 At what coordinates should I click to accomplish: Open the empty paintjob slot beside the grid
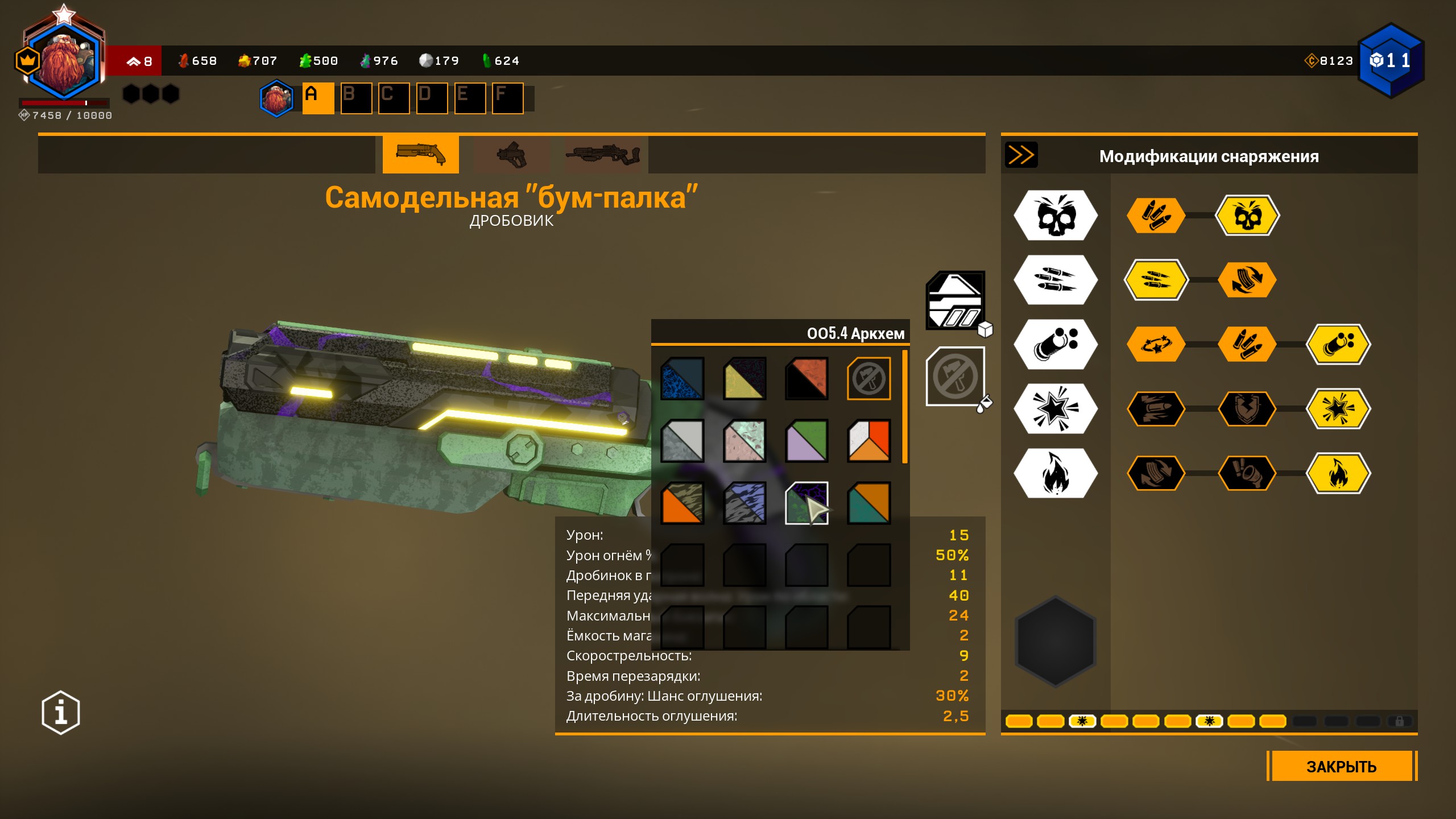[955, 377]
